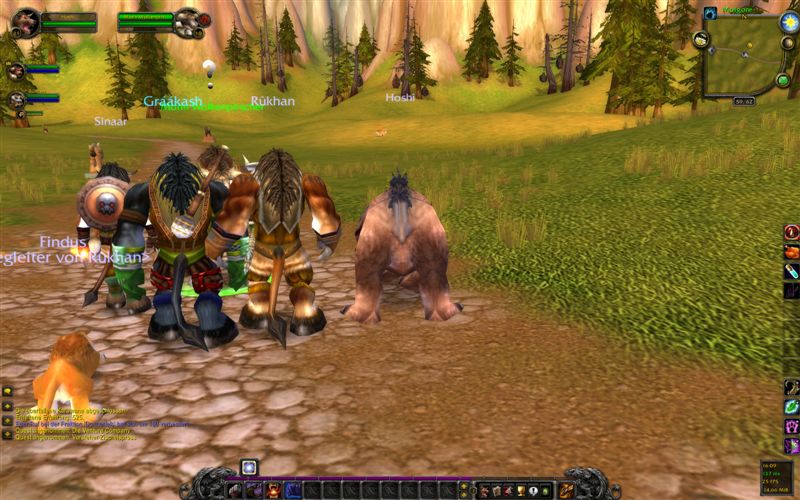The height and width of the screenshot is (500, 800).
Task: Select the first party member portrait
Action: pyautogui.click(x=16, y=71)
